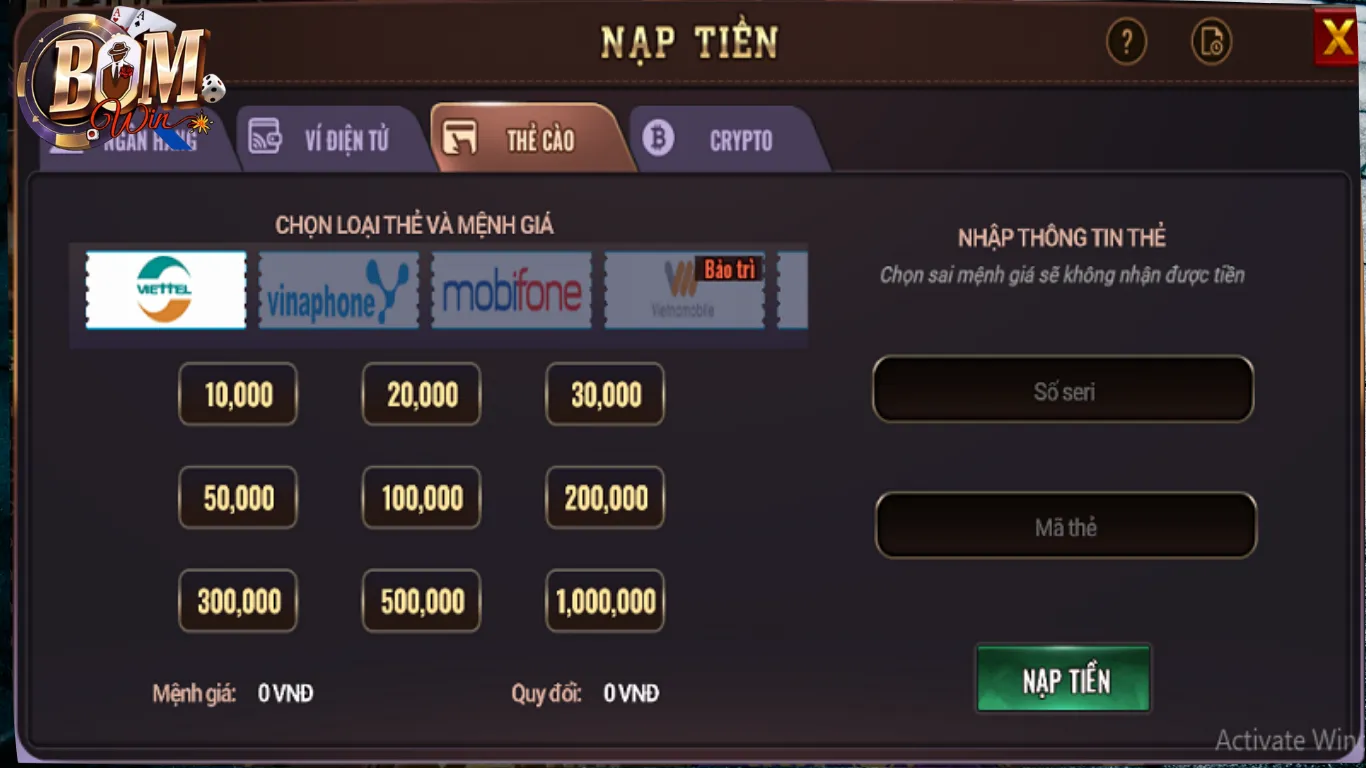The width and height of the screenshot is (1366, 768).
Task: Open the help question mark icon
Action: (1127, 43)
